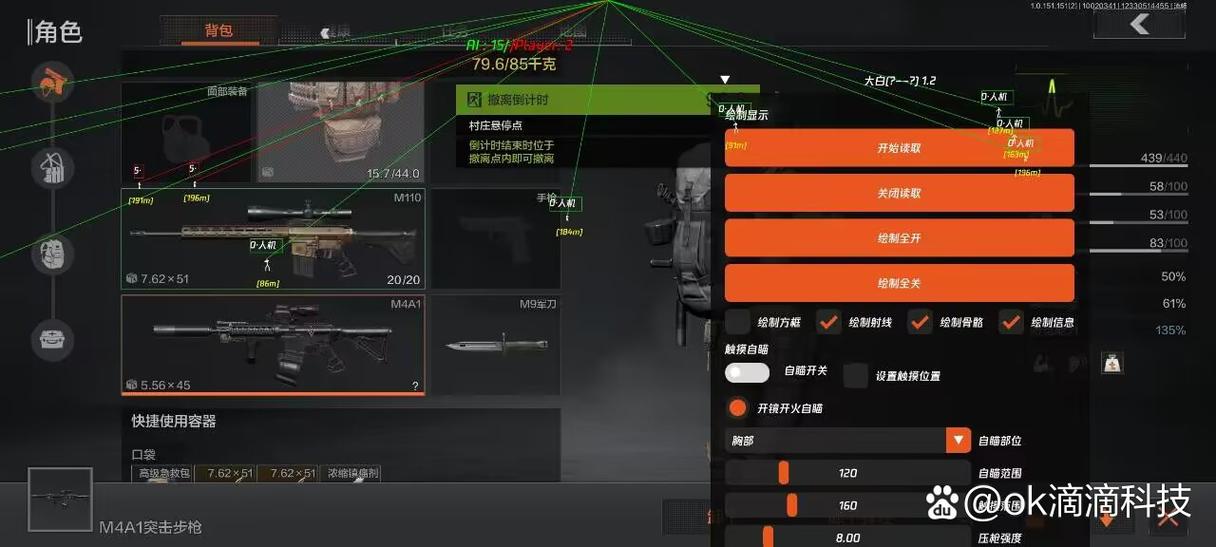Tick the 设置触摸位置 checkbox
Screen dimensions: 1216x547
[x=855, y=376]
